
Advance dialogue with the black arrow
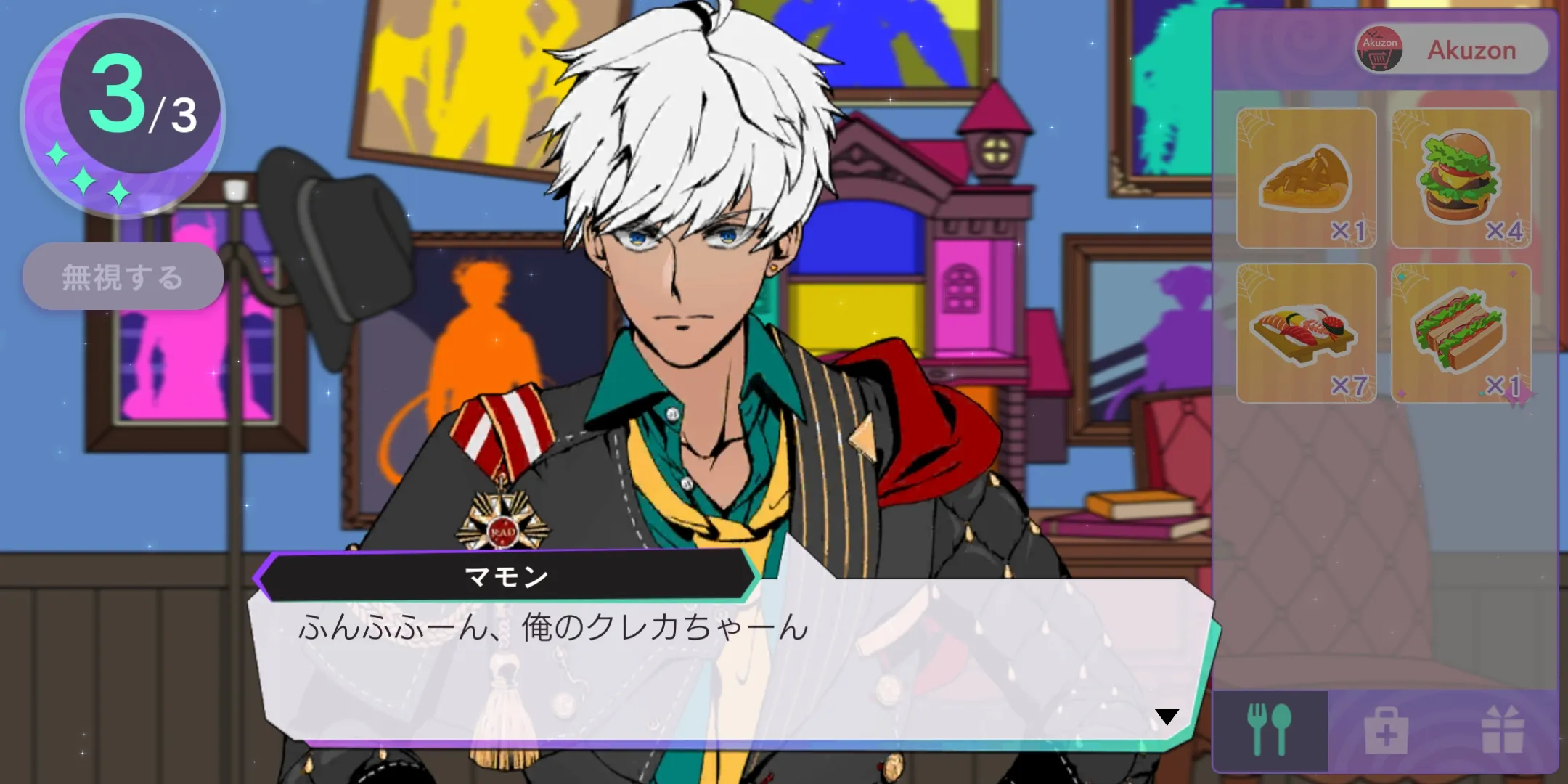pyautogui.click(x=1167, y=717)
